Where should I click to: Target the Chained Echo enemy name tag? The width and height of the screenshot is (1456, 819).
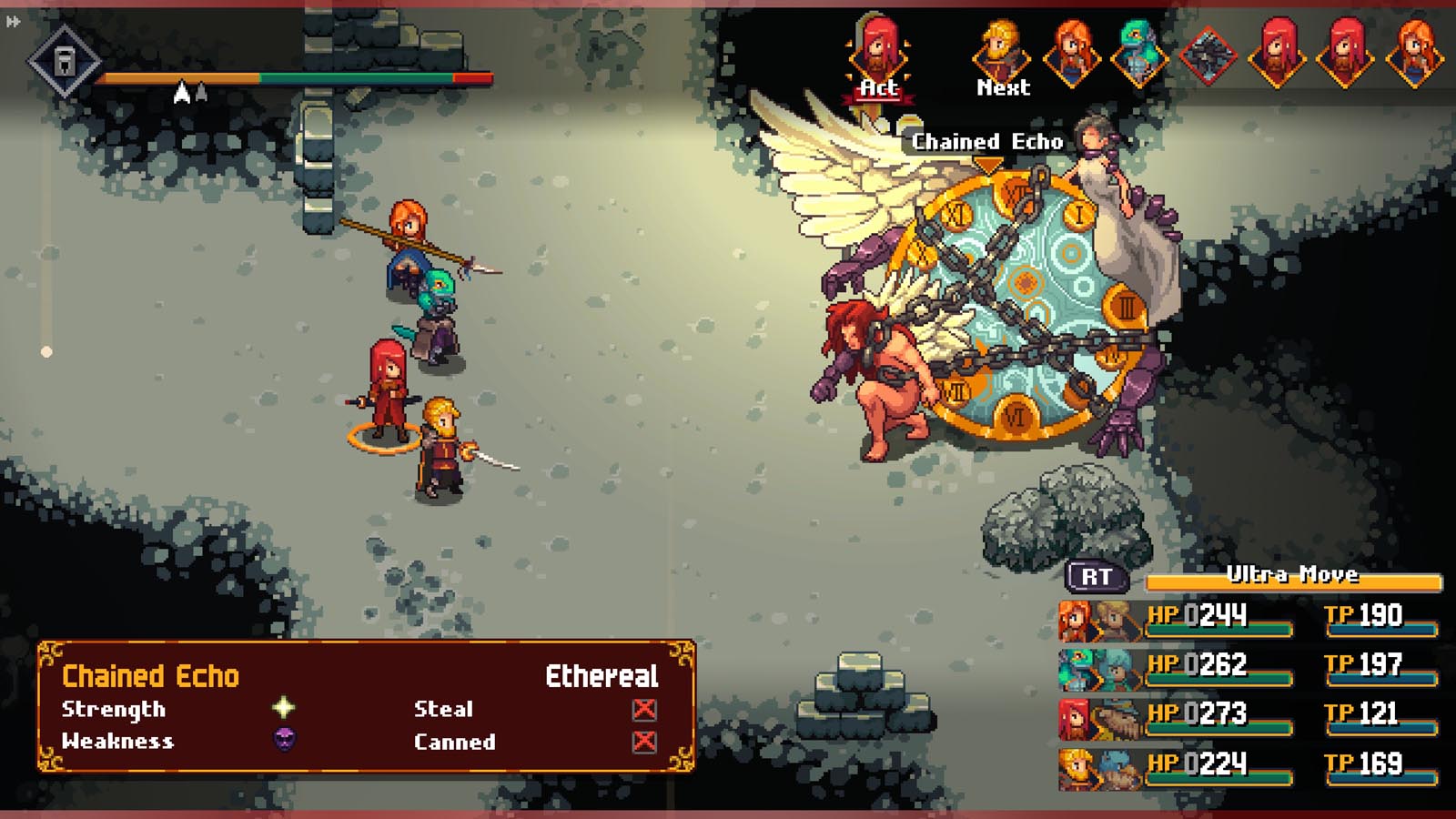tap(987, 142)
